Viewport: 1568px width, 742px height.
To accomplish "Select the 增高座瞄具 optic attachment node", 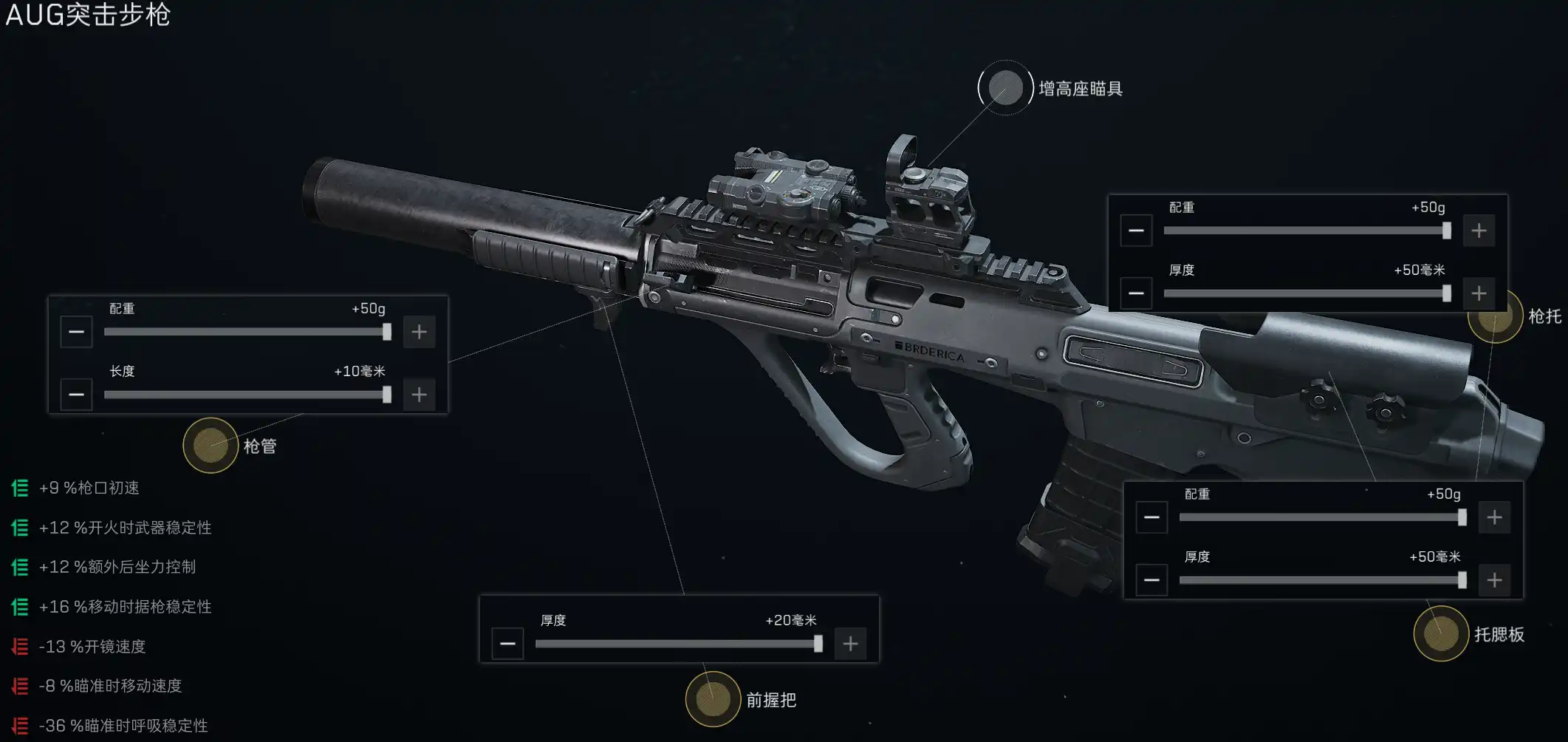I will (1005, 88).
